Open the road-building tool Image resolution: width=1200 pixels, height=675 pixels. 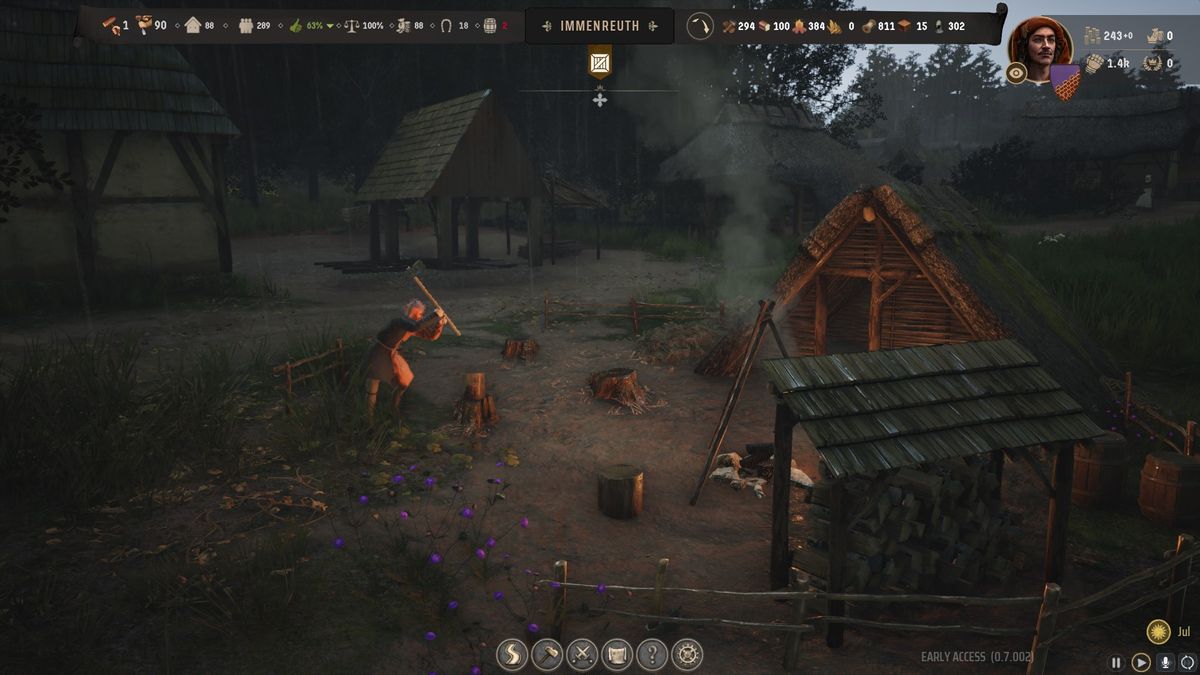(512, 655)
